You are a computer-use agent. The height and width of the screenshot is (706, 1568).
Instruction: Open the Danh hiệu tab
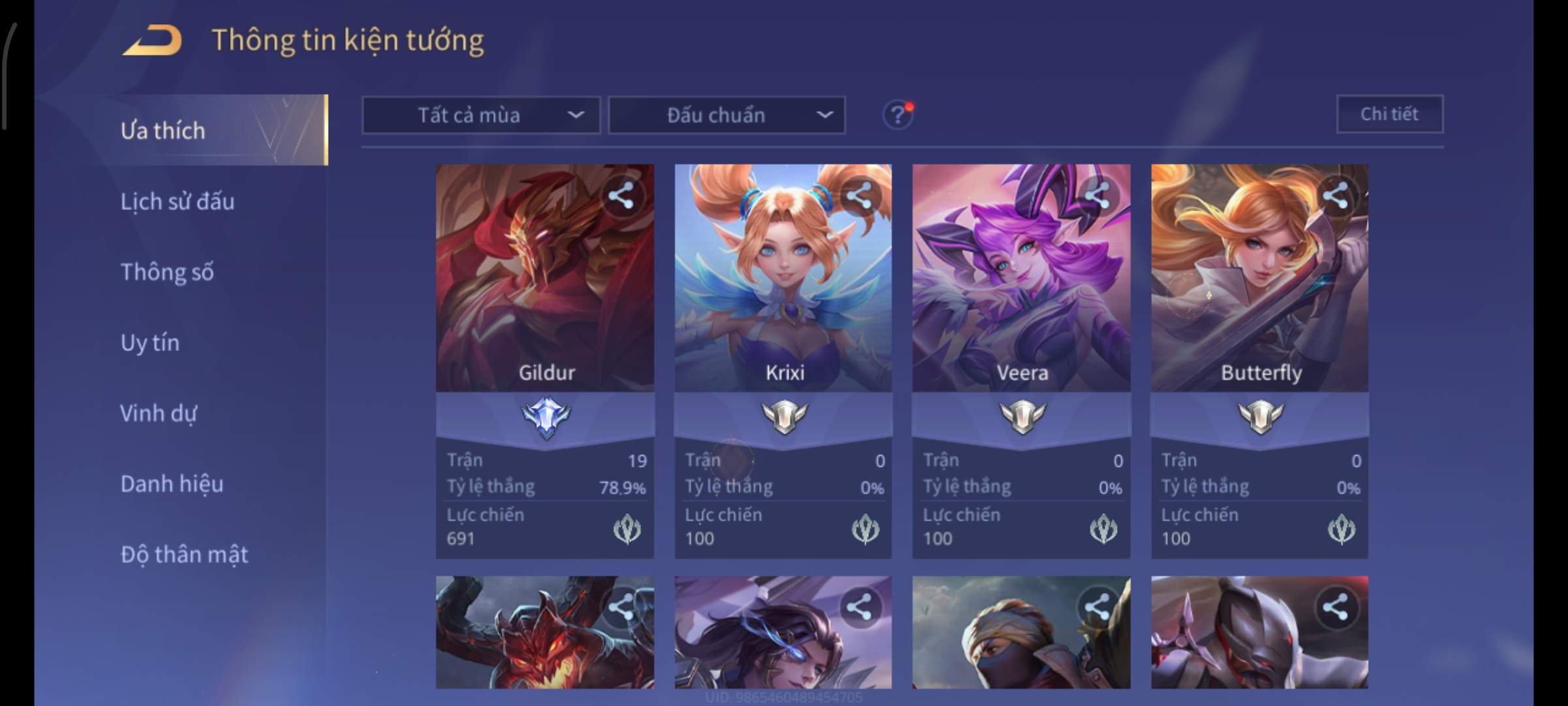(x=172, y=484)
